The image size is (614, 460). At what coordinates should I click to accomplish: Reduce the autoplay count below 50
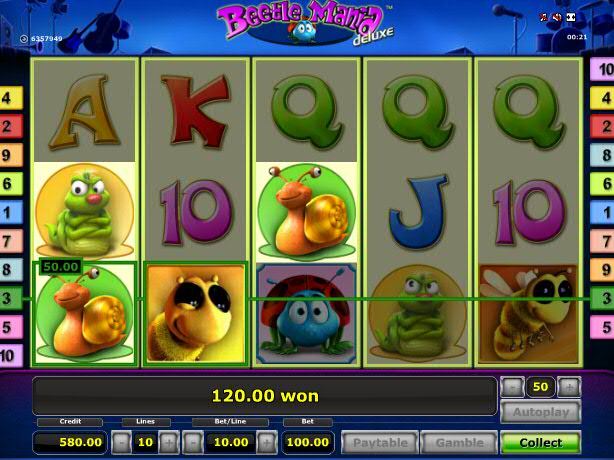pyautogui.click(x=513, y=387)
